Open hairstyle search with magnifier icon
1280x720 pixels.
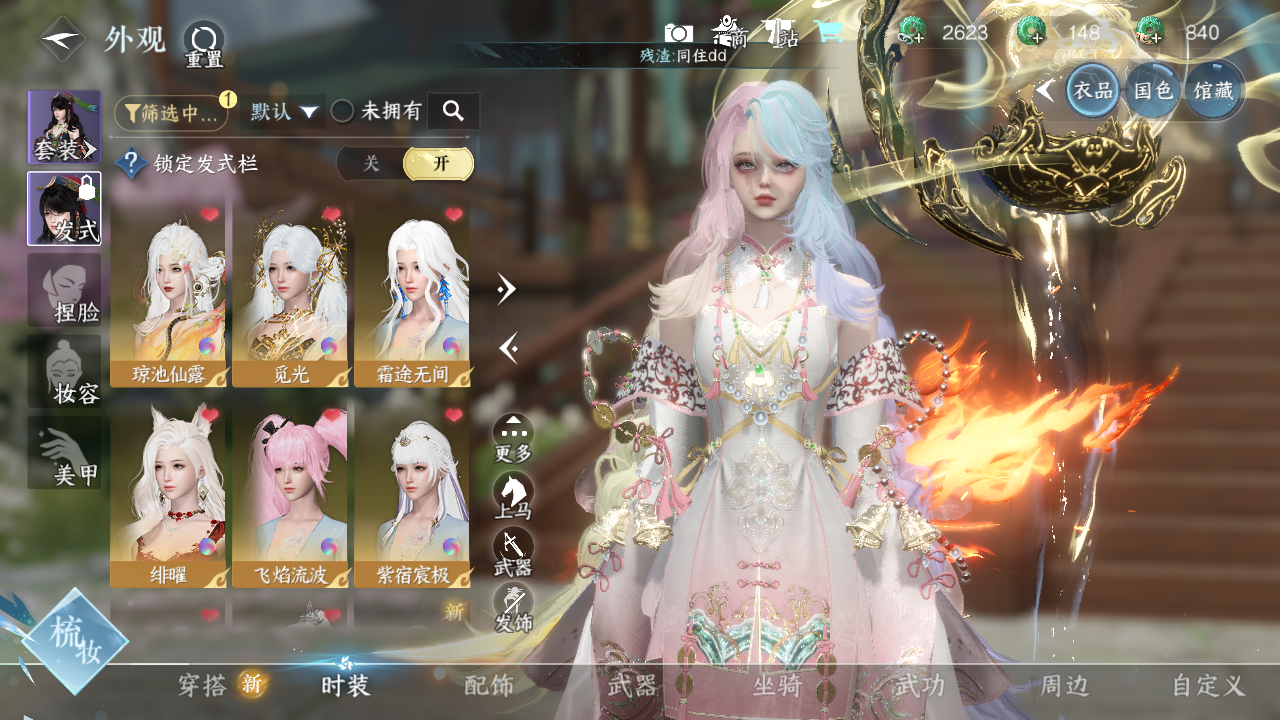click(453, 111)
